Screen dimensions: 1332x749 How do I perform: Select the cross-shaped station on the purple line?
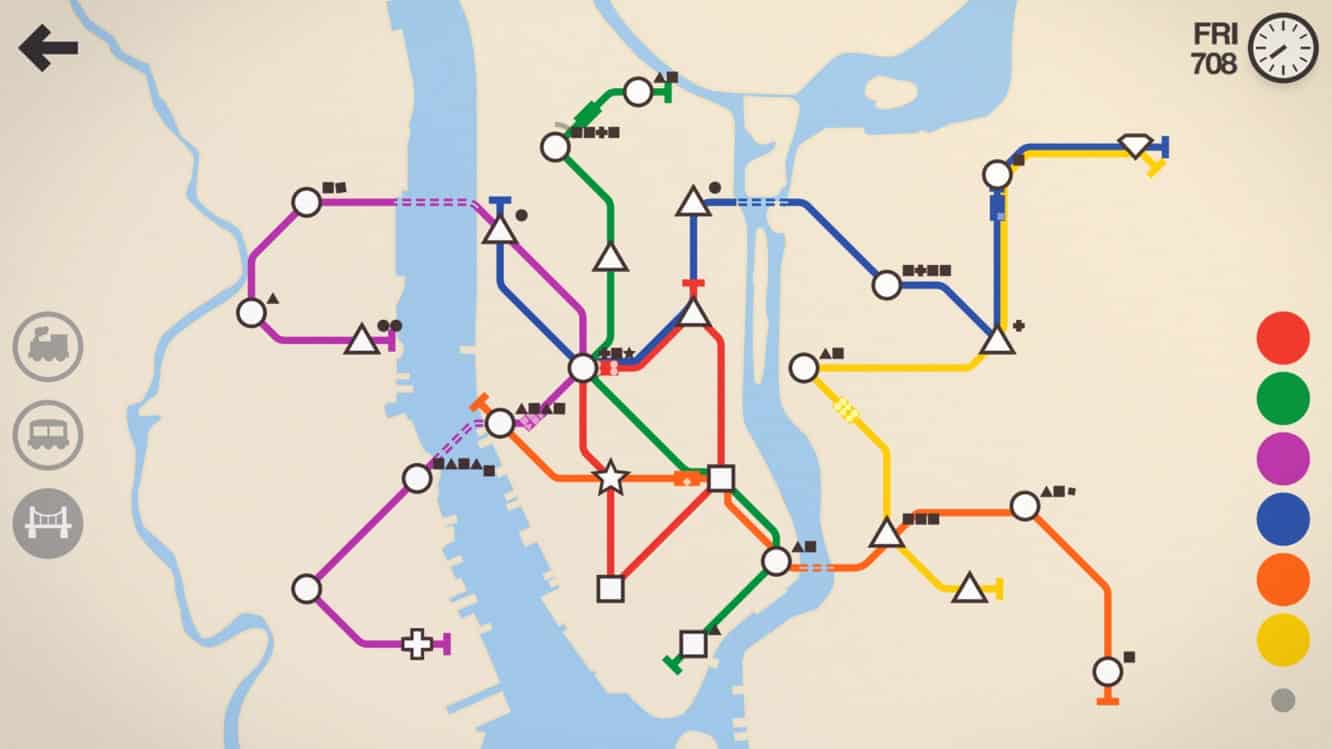[416, 645]
